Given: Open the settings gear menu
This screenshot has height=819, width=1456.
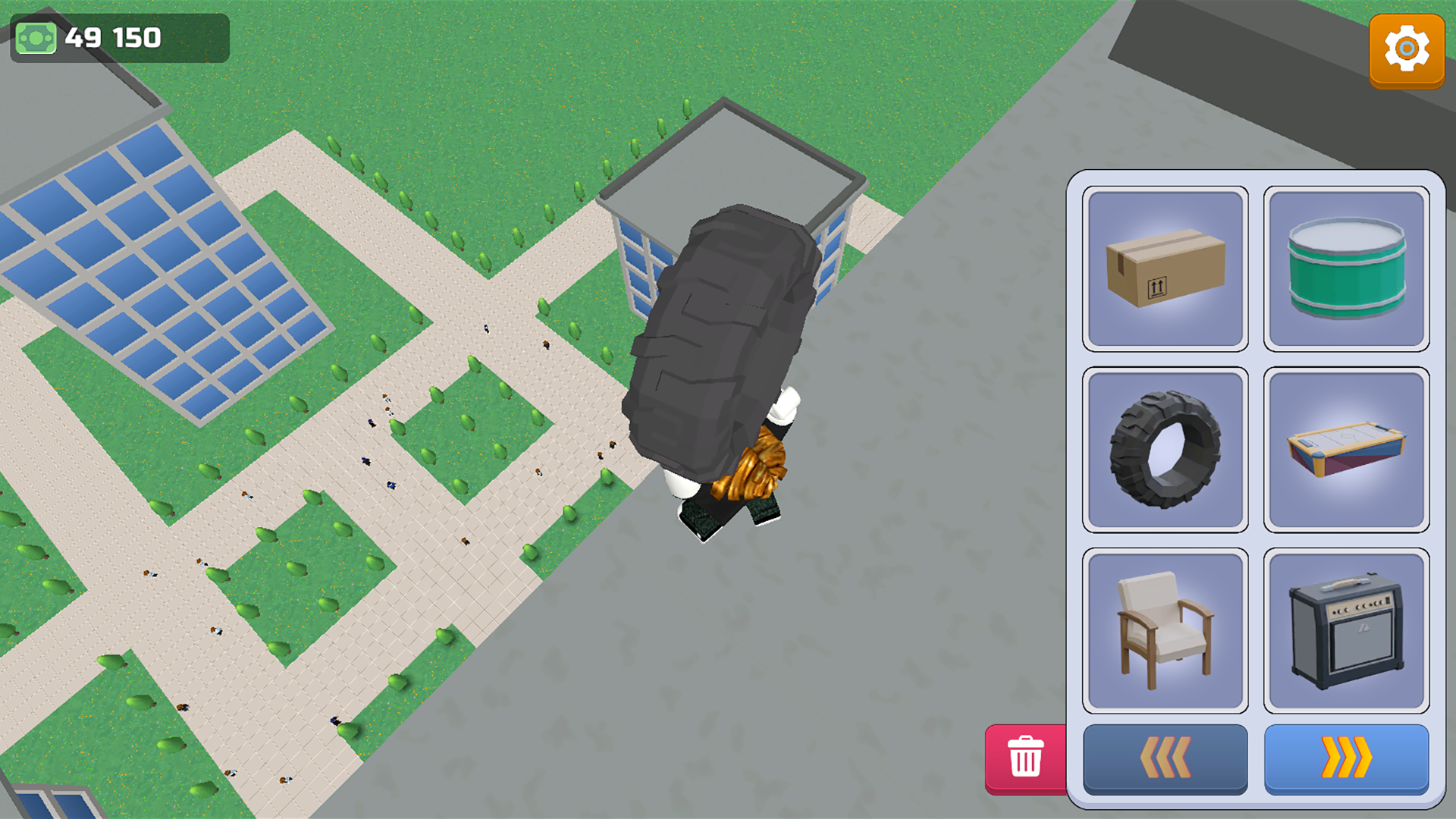Looking at the screenshot, I should point(1407,49).
